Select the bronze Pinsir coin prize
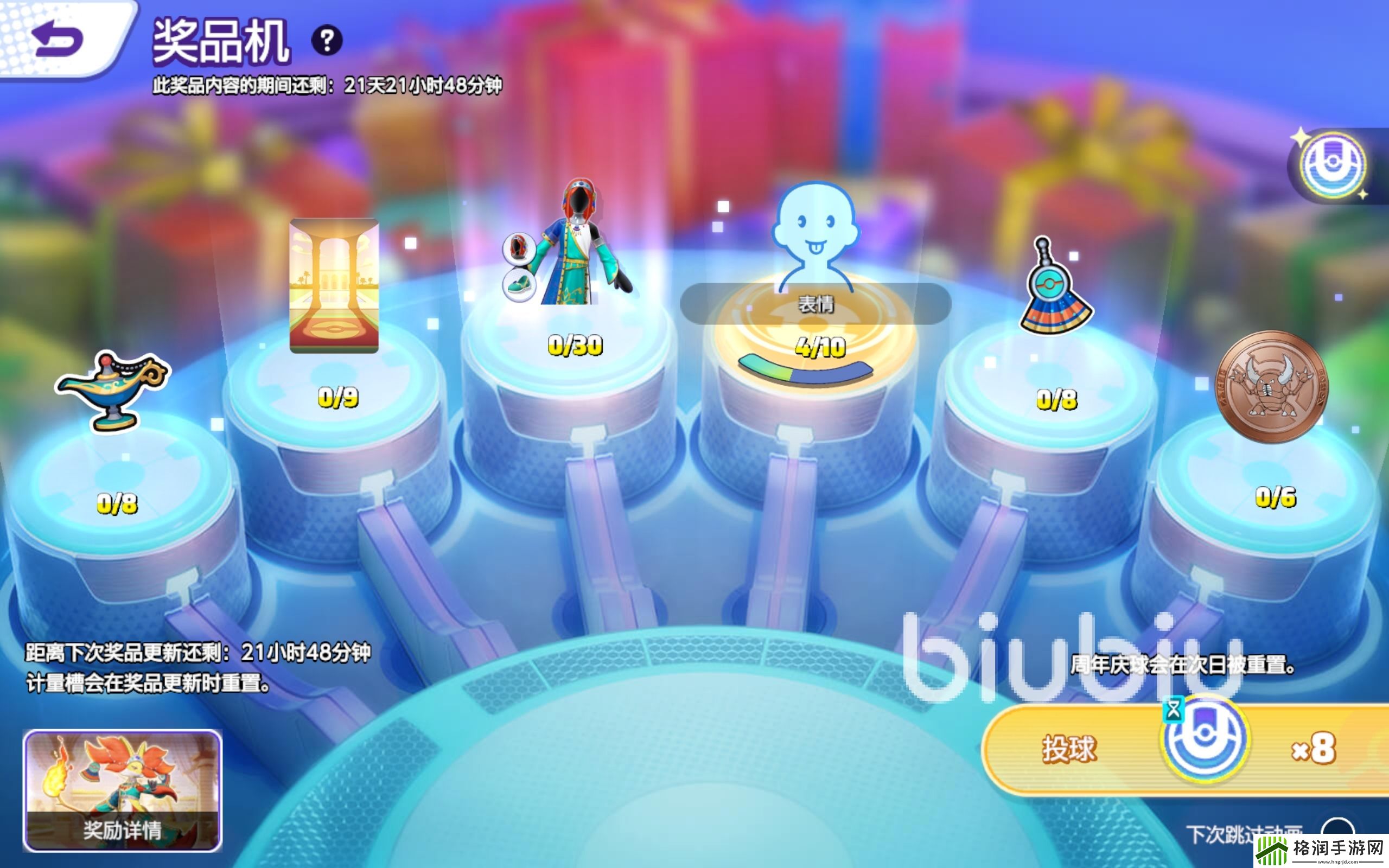The height and width of the screenshot is (868, 1389). [1272, 386]
